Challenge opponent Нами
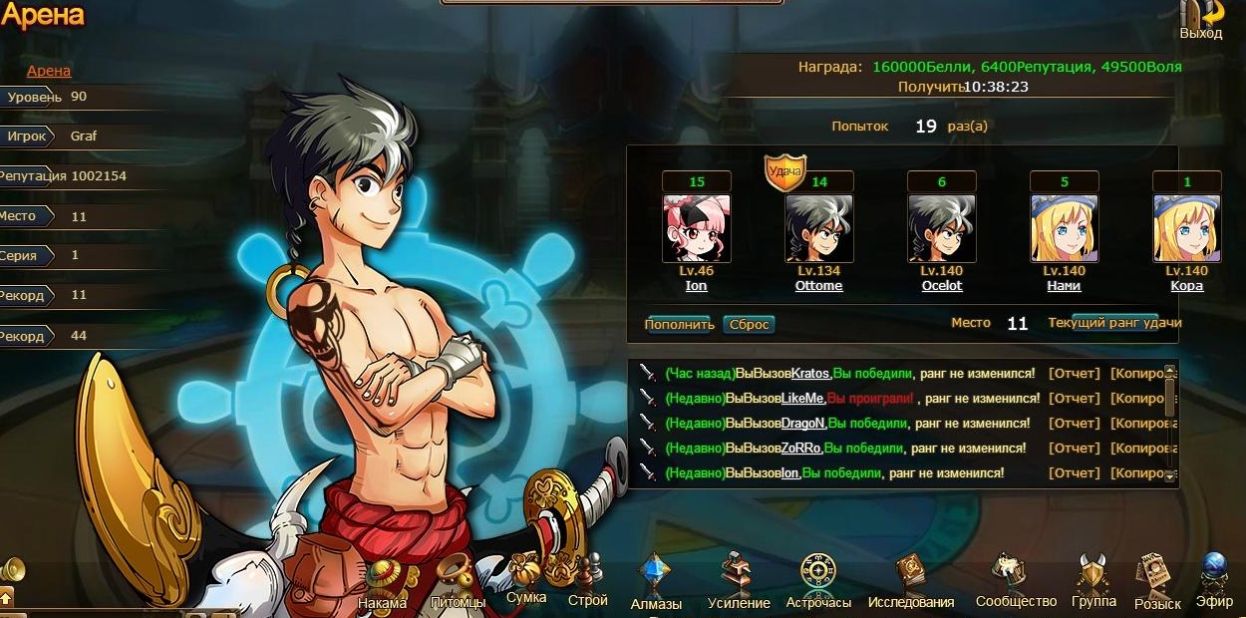Image resolution: width=1246 pixels, height=618 pixels. pyautogui.click(x=1064, y=228)
